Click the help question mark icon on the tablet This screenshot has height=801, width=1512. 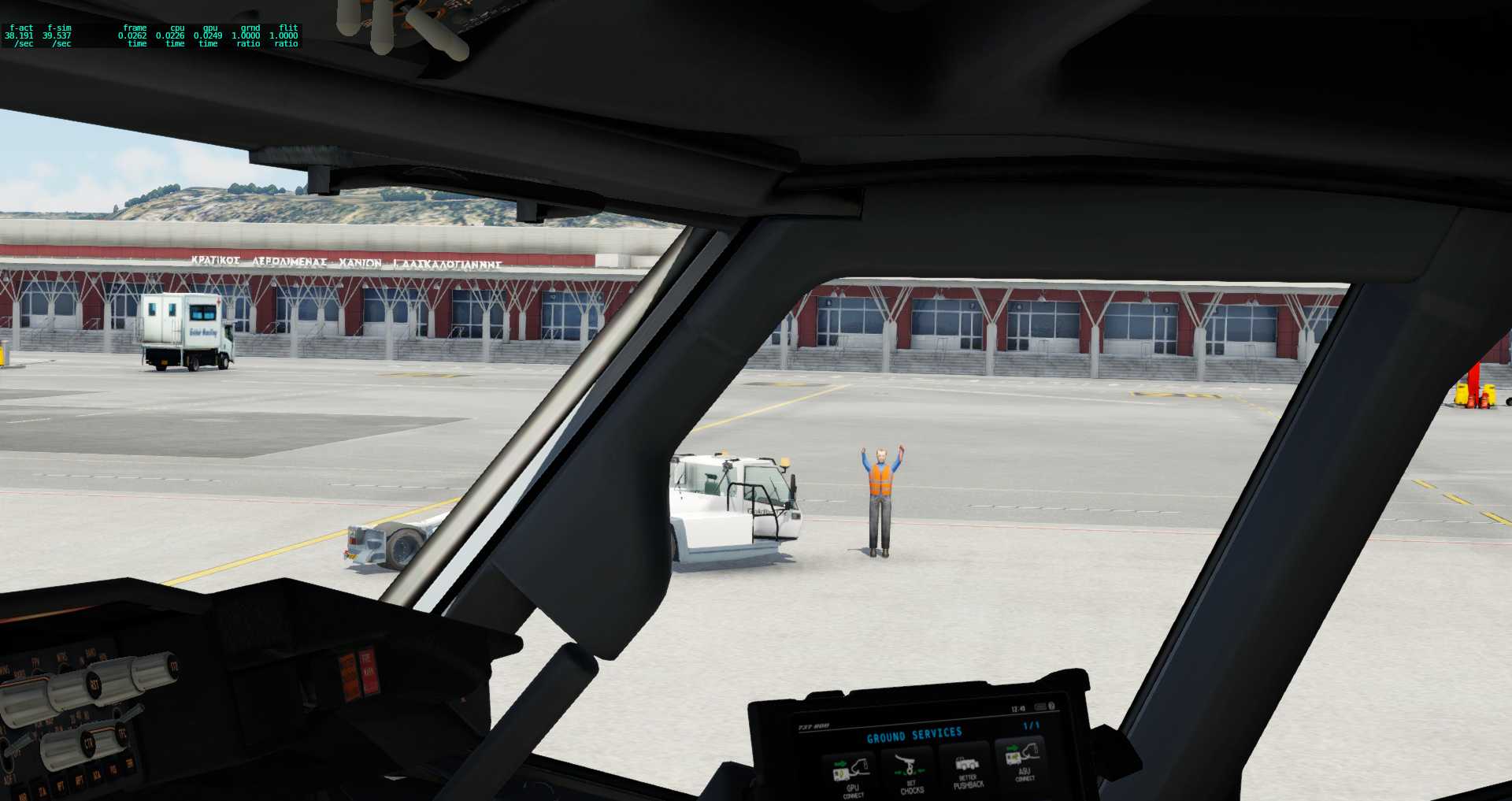1052,706
